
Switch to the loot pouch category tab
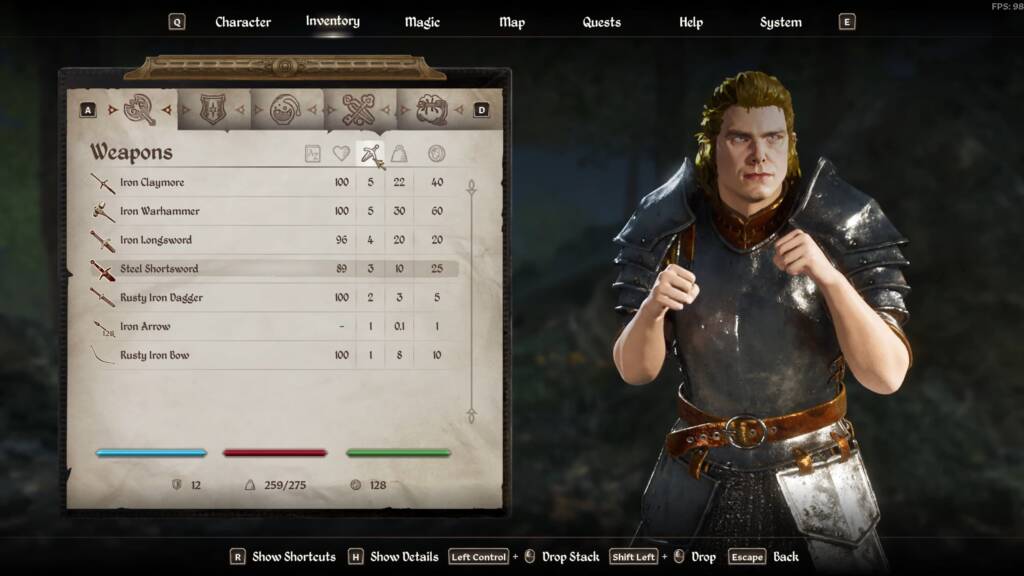(x=431, y=109)
